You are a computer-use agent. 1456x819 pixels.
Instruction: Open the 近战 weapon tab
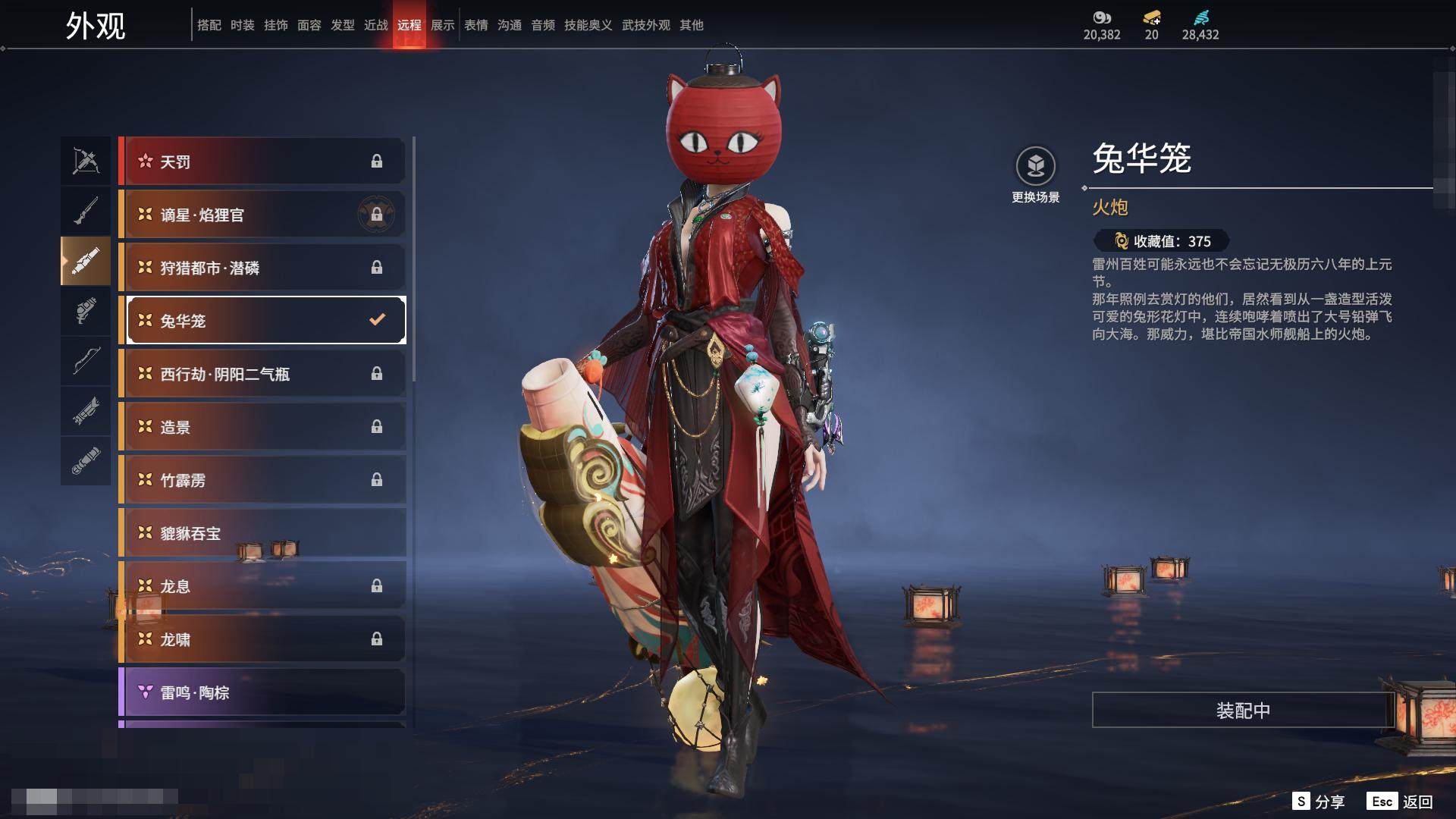tap(375, 25)
